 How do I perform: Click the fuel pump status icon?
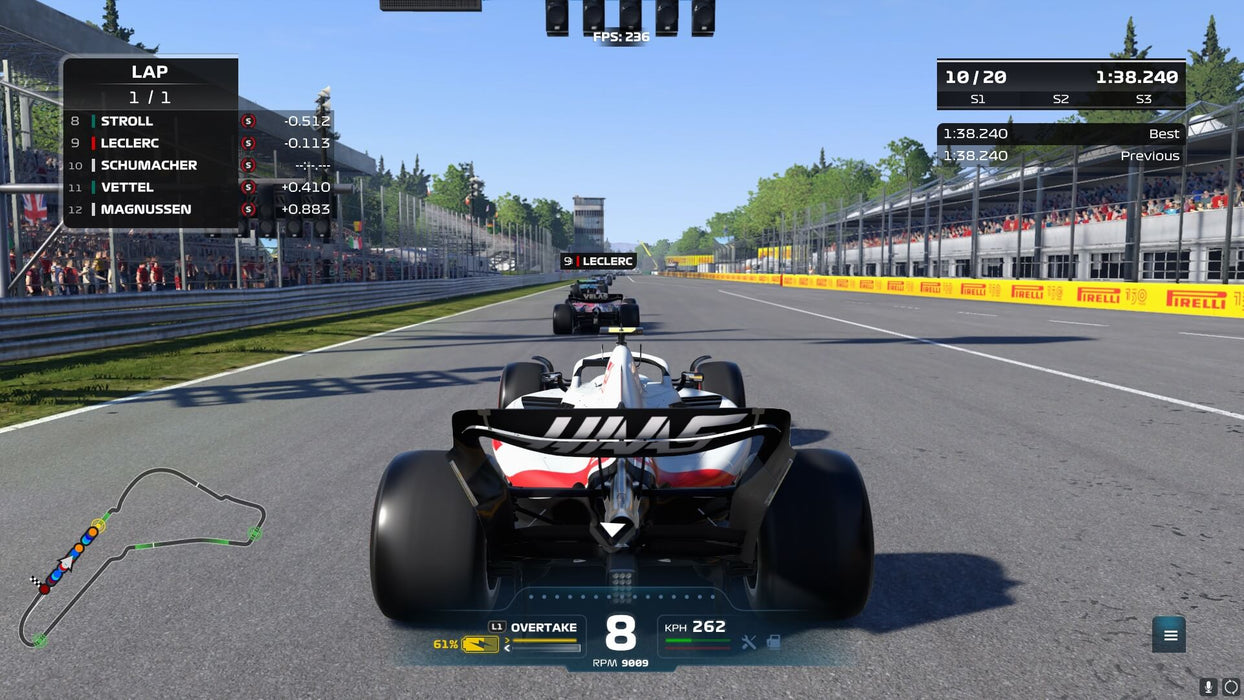point(773,643)
